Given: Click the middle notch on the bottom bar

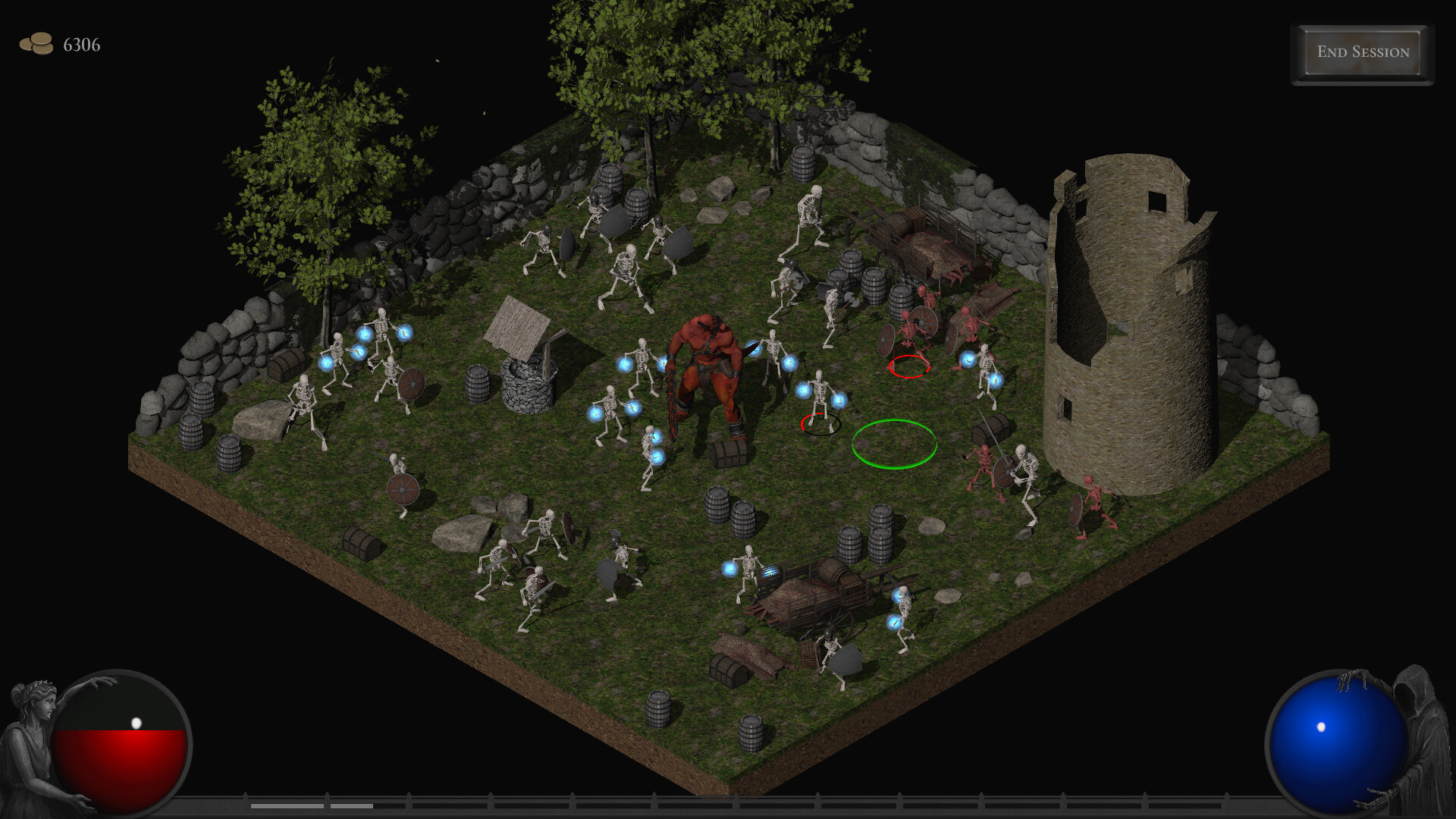Looking at the screenshot, I should click(738, 800).
